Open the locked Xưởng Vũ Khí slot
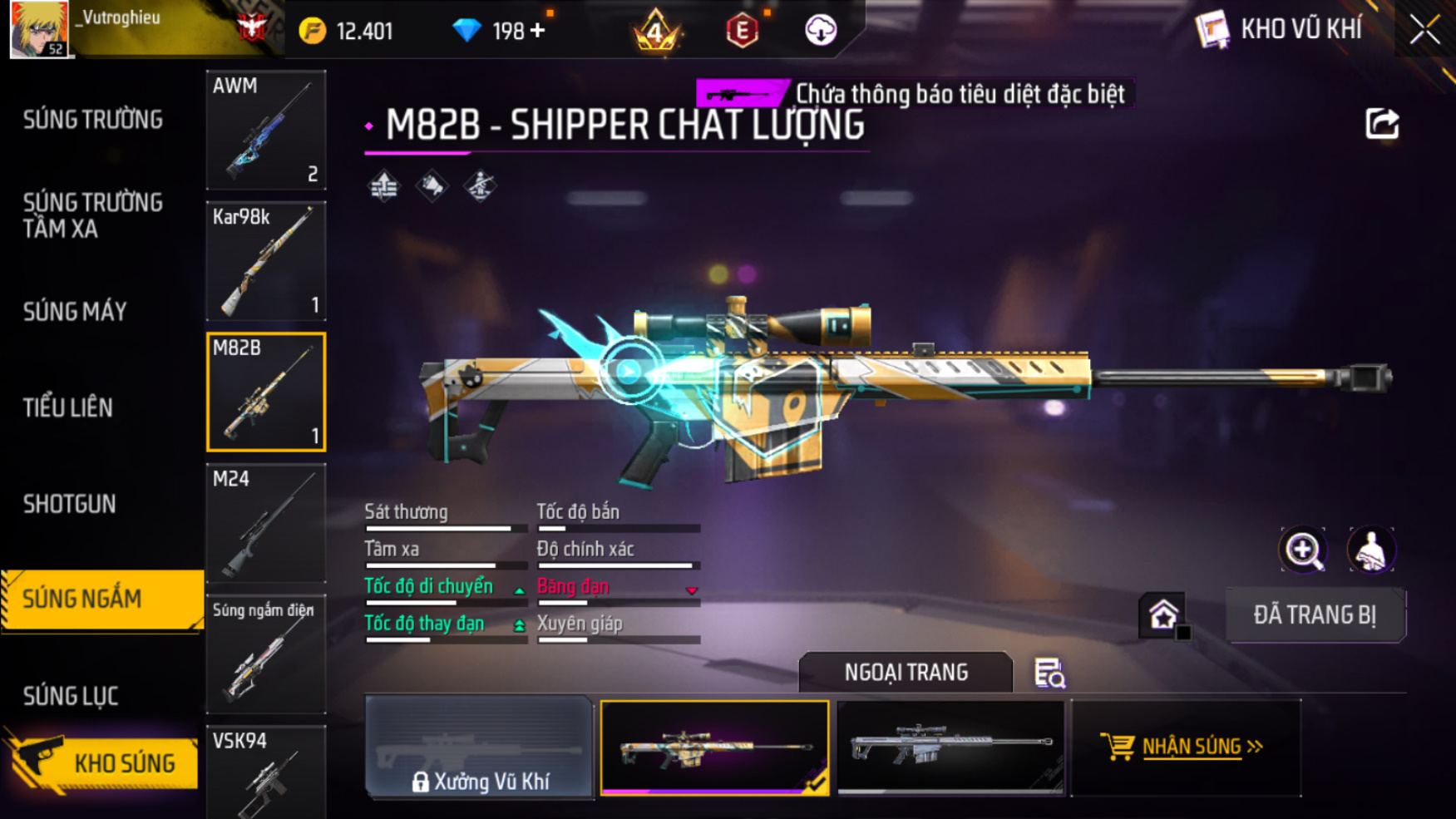Viewport: 1456px width, 819px height. (479, 748)
